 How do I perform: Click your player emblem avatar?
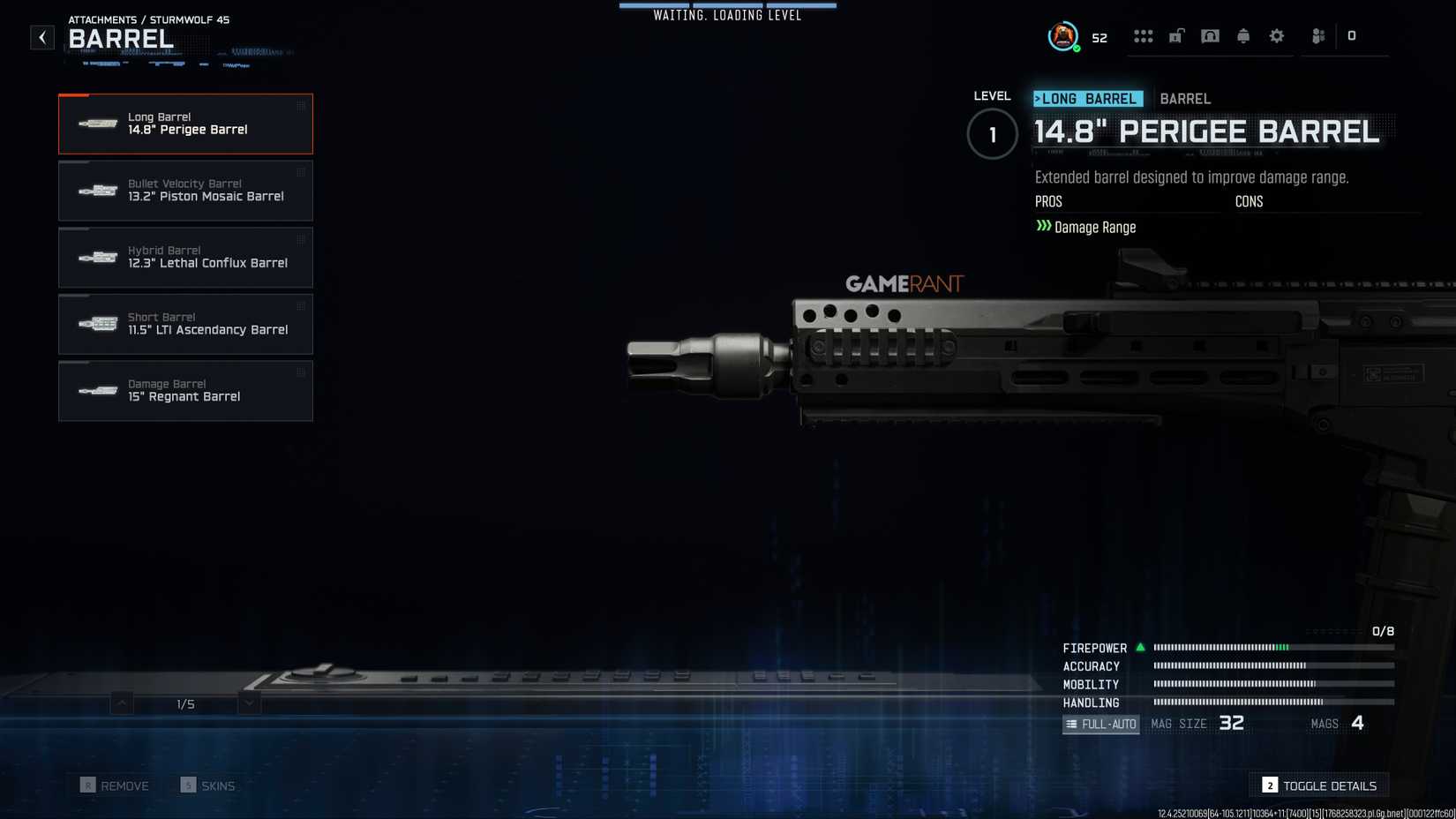(x=1062, y=35)
